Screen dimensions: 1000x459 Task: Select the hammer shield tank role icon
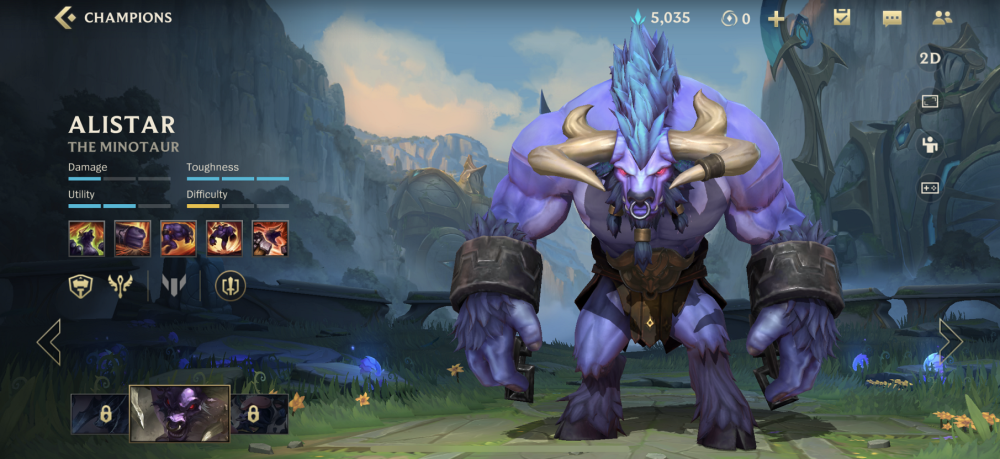81,286
